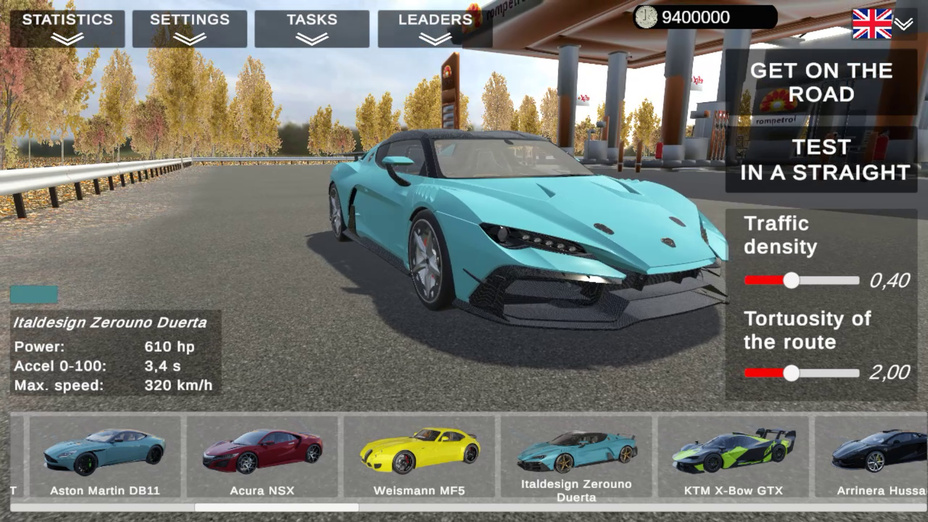Show the Tasks panel
This screenshot has height=522, width=928.
(312, 28)
